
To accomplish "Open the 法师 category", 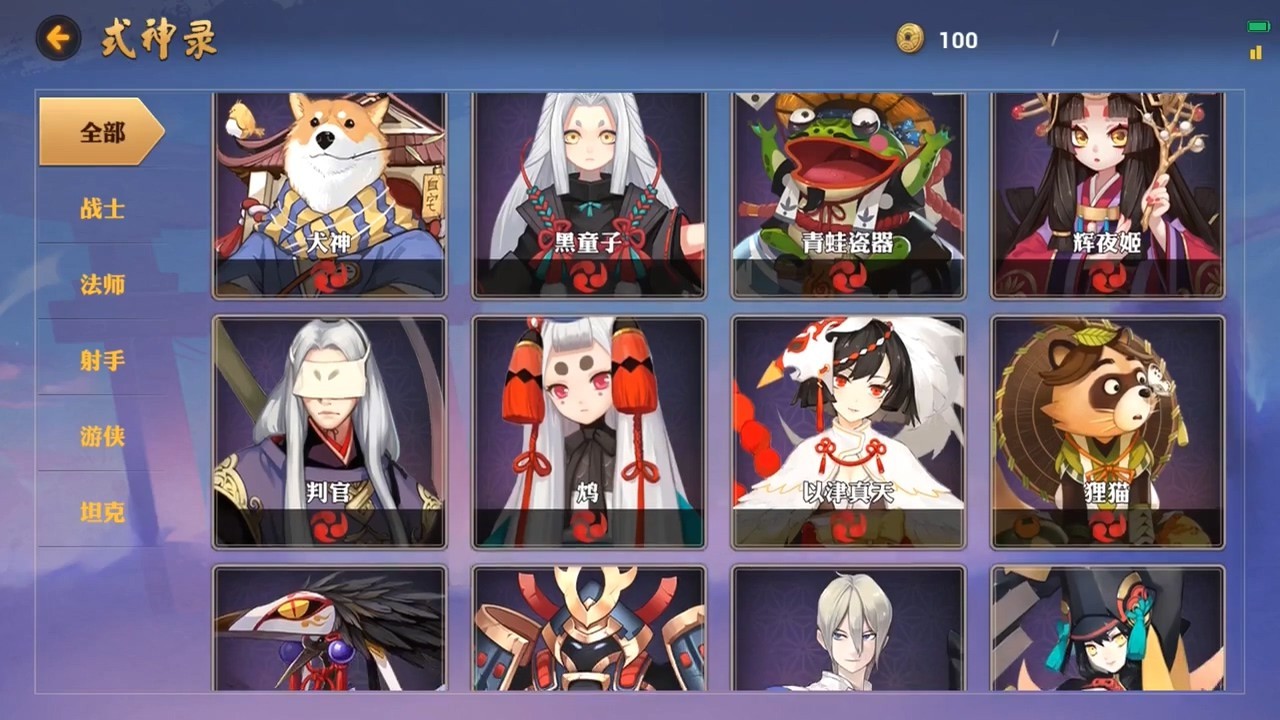I will pyautogui.click(x=101, y=284).
